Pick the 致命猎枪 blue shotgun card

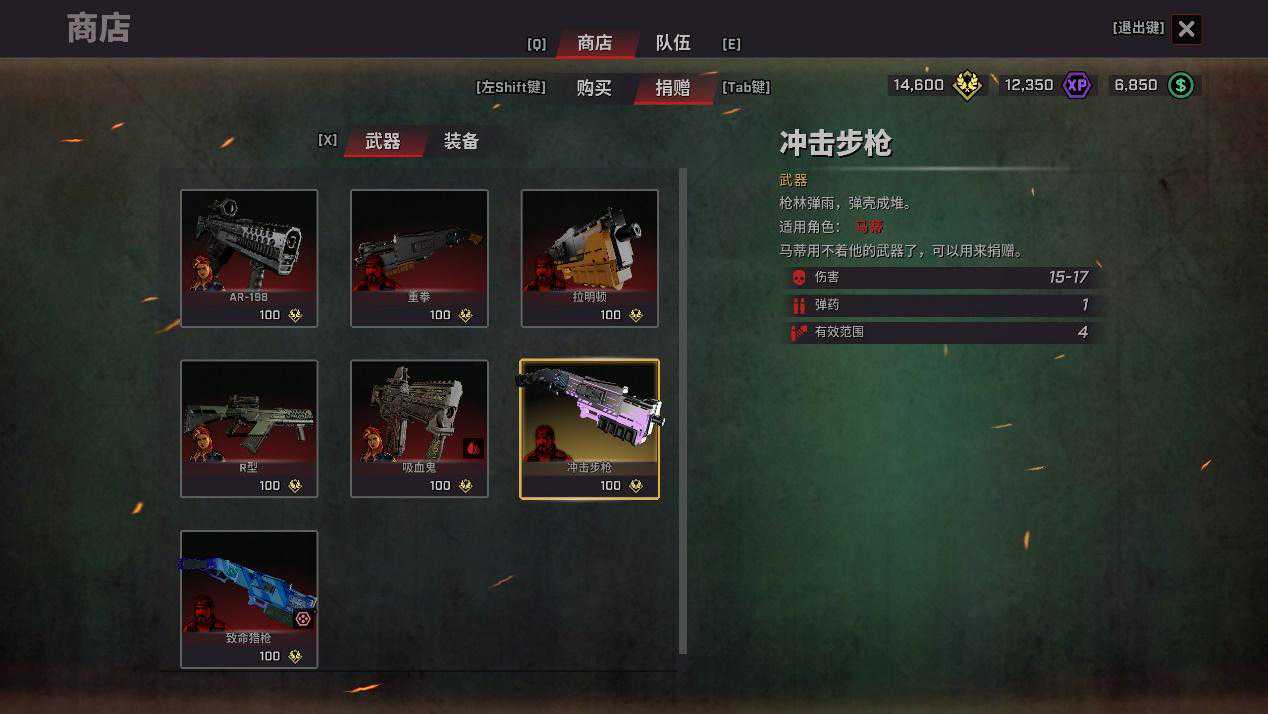click(249, 598)
